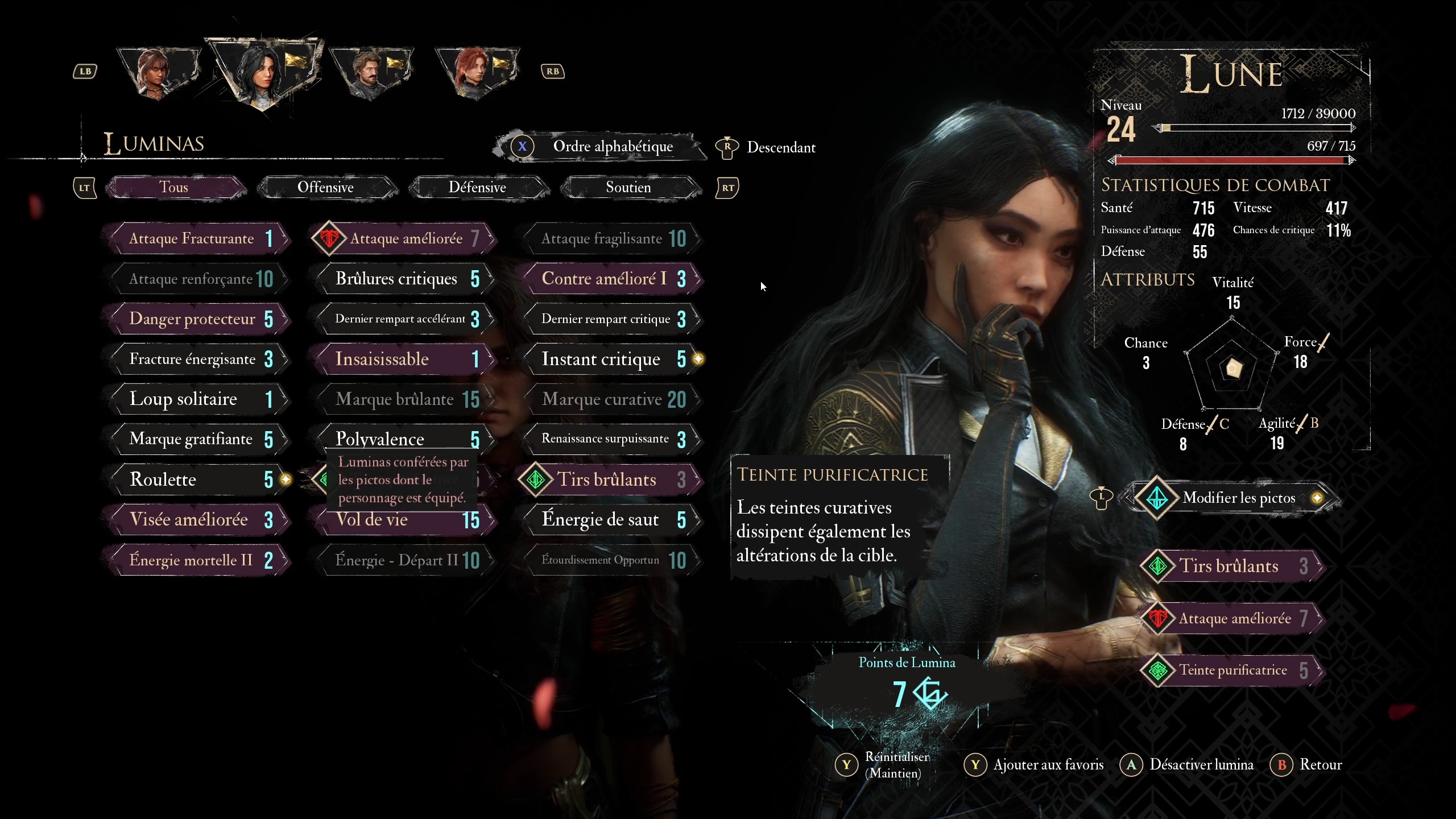
Task: Open Modifier les pictos
Action: (x=1238, y=498)
